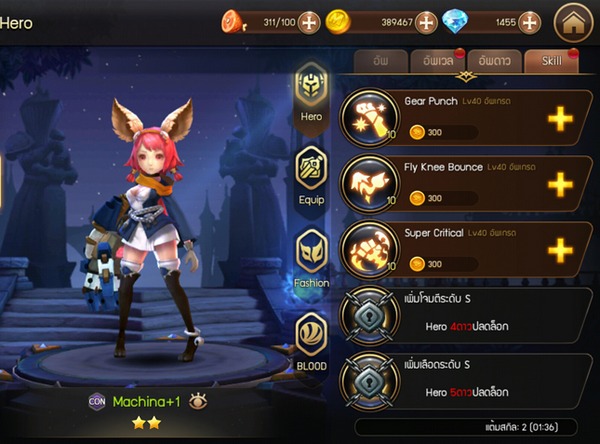Upgrade the Fly Knee Bounce skill

coord(562,184)
